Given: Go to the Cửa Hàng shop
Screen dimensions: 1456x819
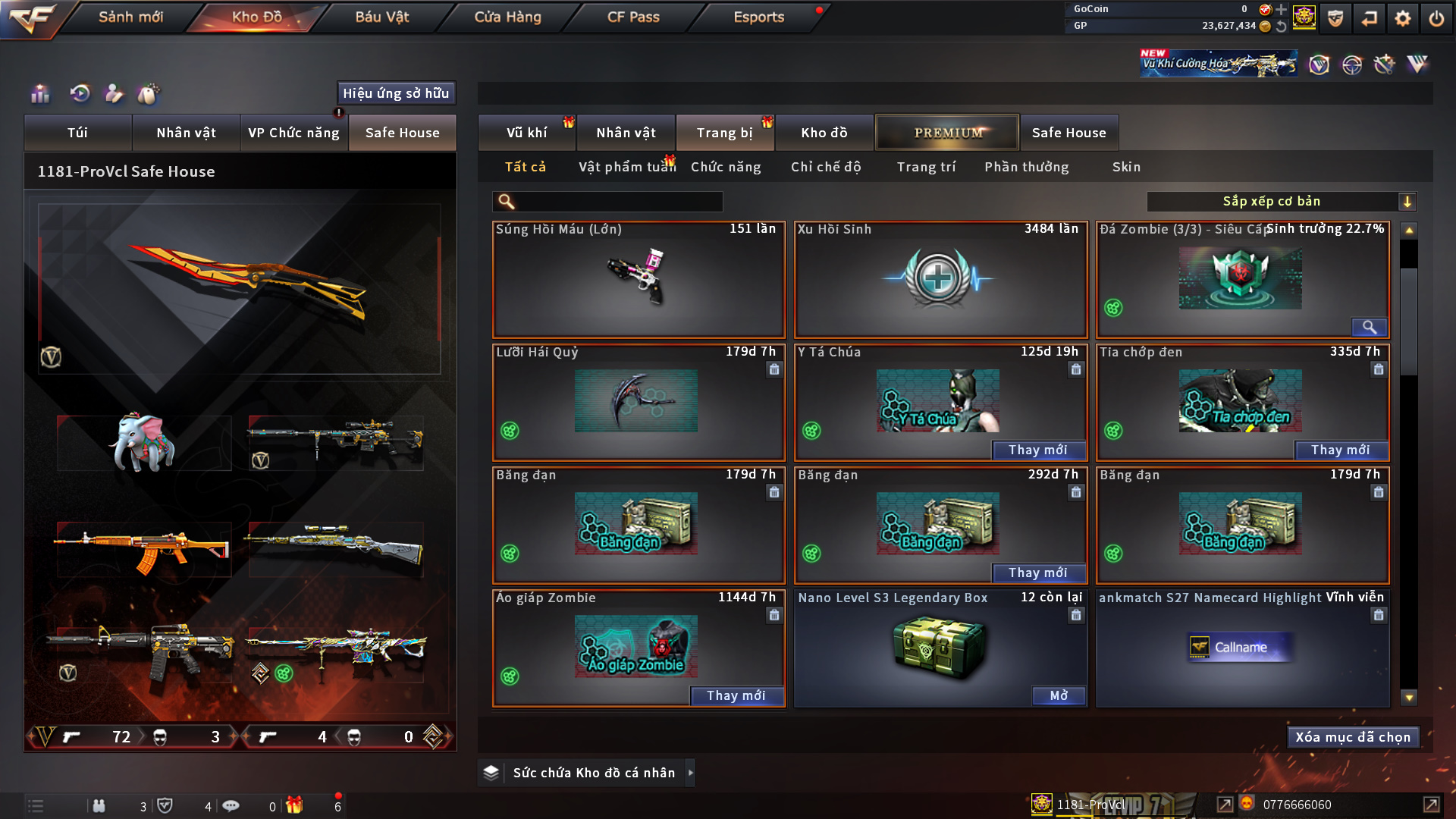Looking at the screenshot, I should pos(507,17).
